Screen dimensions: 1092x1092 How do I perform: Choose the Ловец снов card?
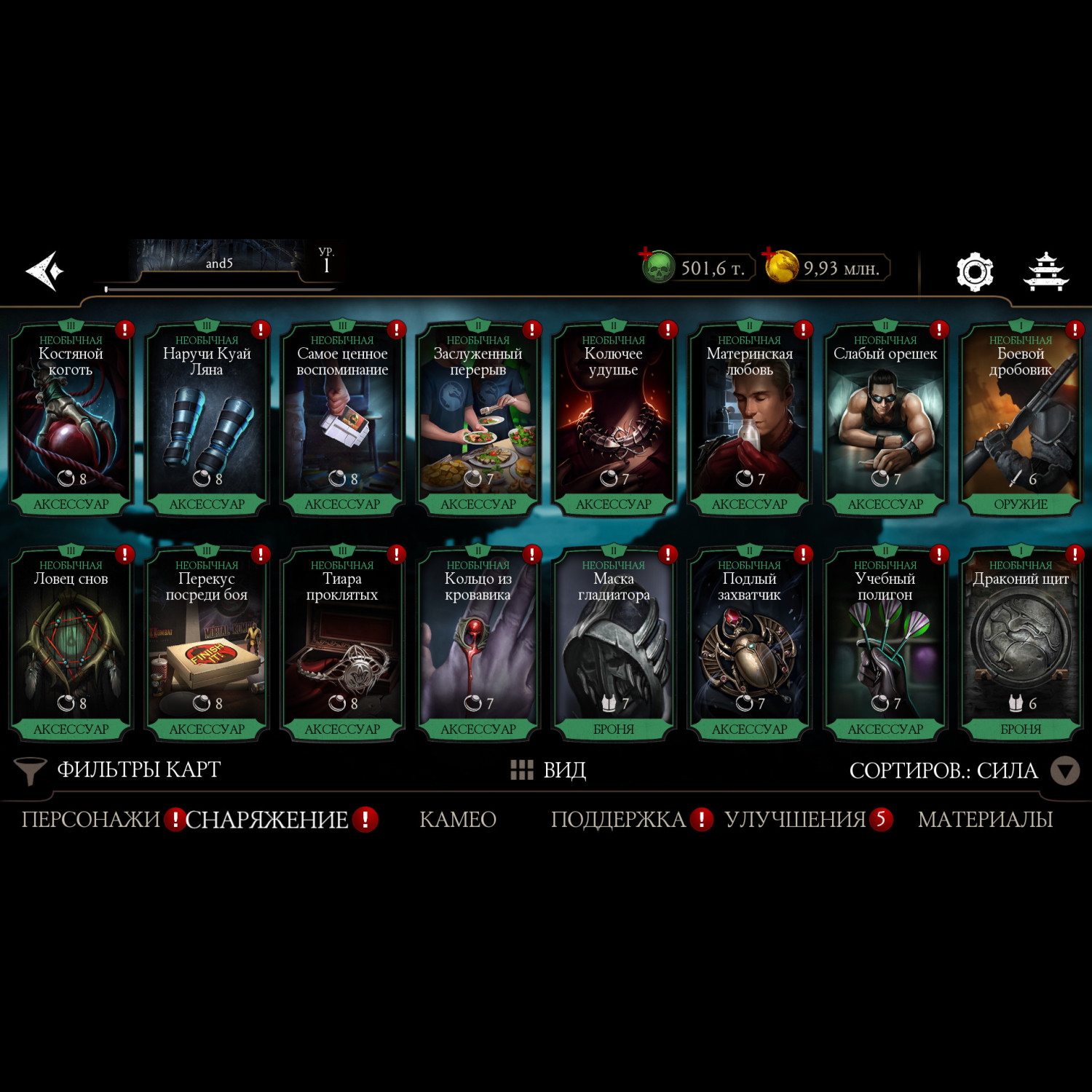point(71,644)
